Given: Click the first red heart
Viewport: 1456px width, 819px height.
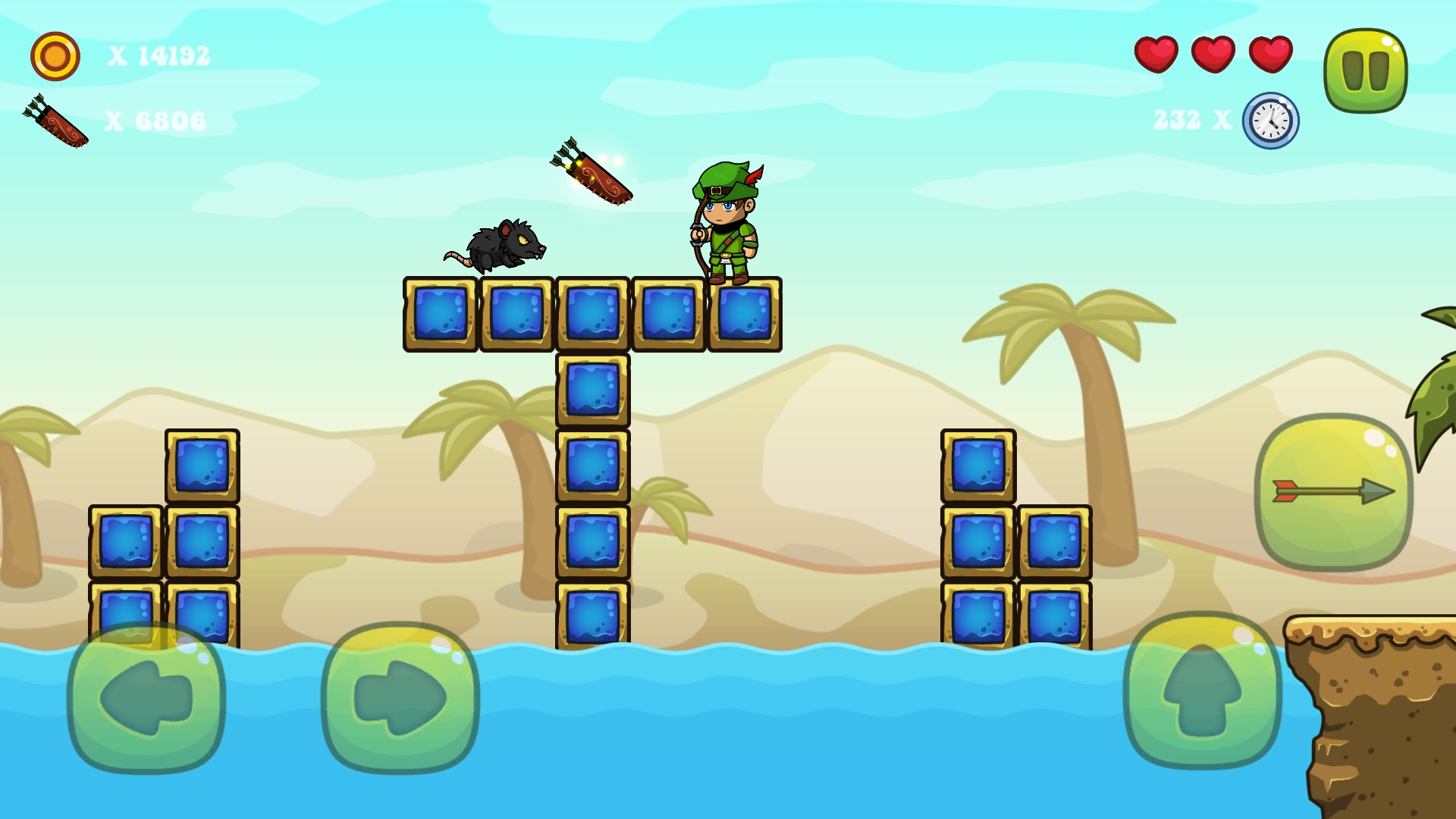Looking at the screenshot, I should point(1155,55).
